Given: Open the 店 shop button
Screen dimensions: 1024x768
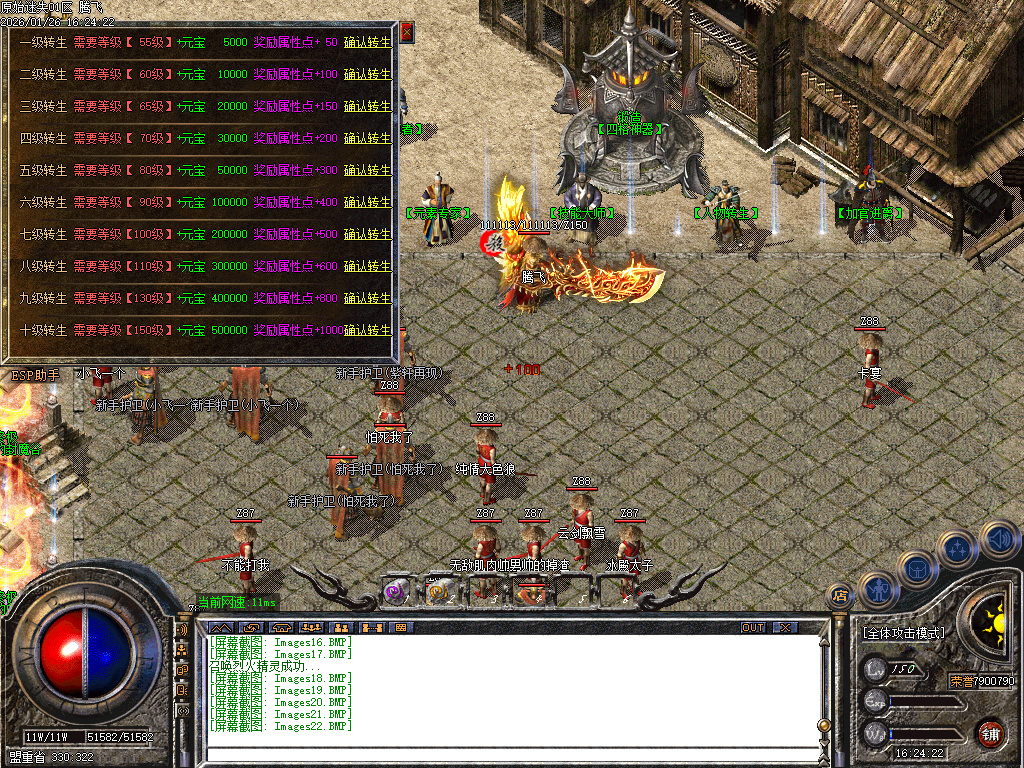Looking at the screenshot, I should pyautogui.click(x=840, y=596).
